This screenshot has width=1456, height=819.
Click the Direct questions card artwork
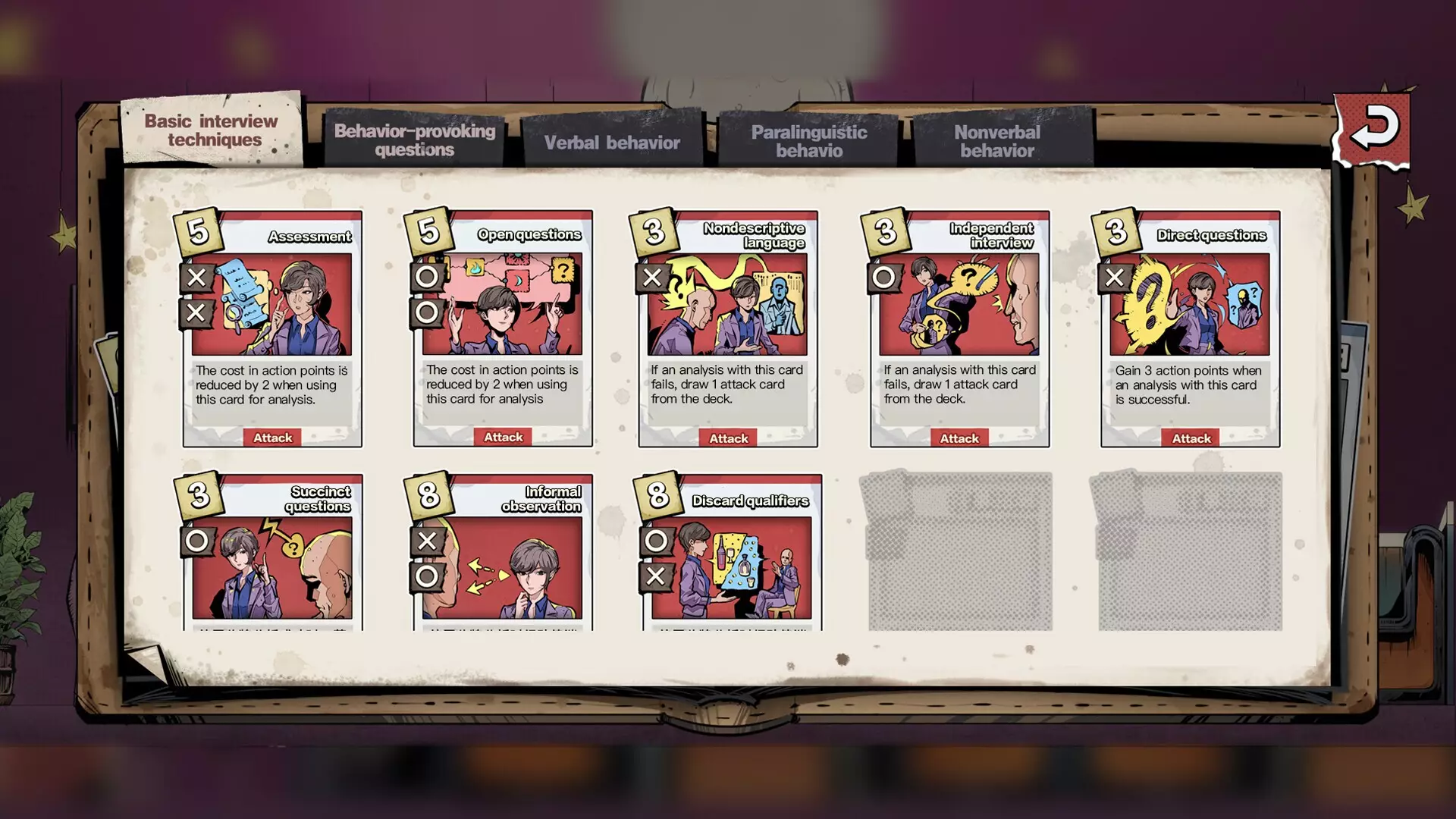click(x=1189, y=303)
